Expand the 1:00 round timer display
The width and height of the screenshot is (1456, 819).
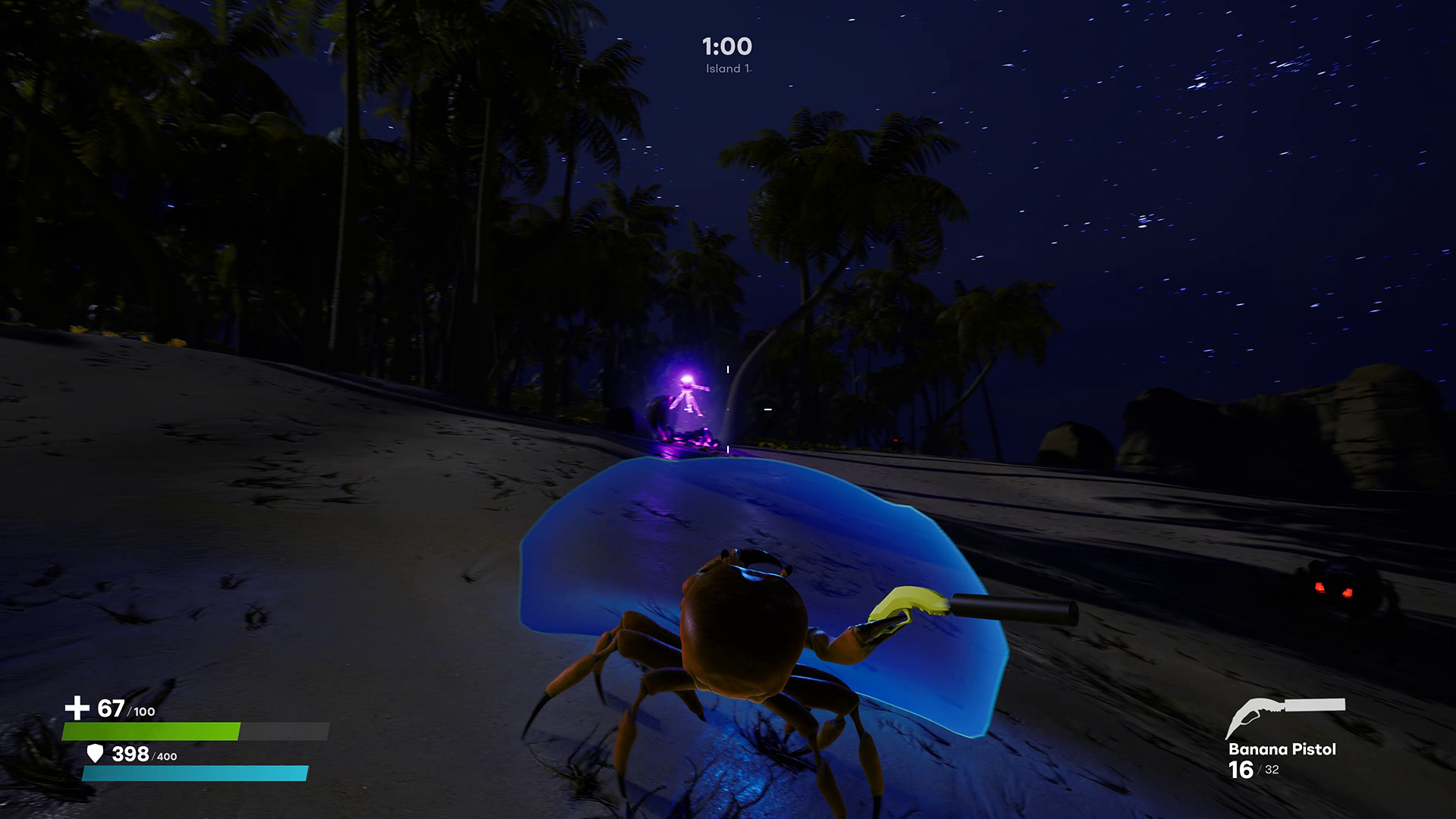pos(726,46)
